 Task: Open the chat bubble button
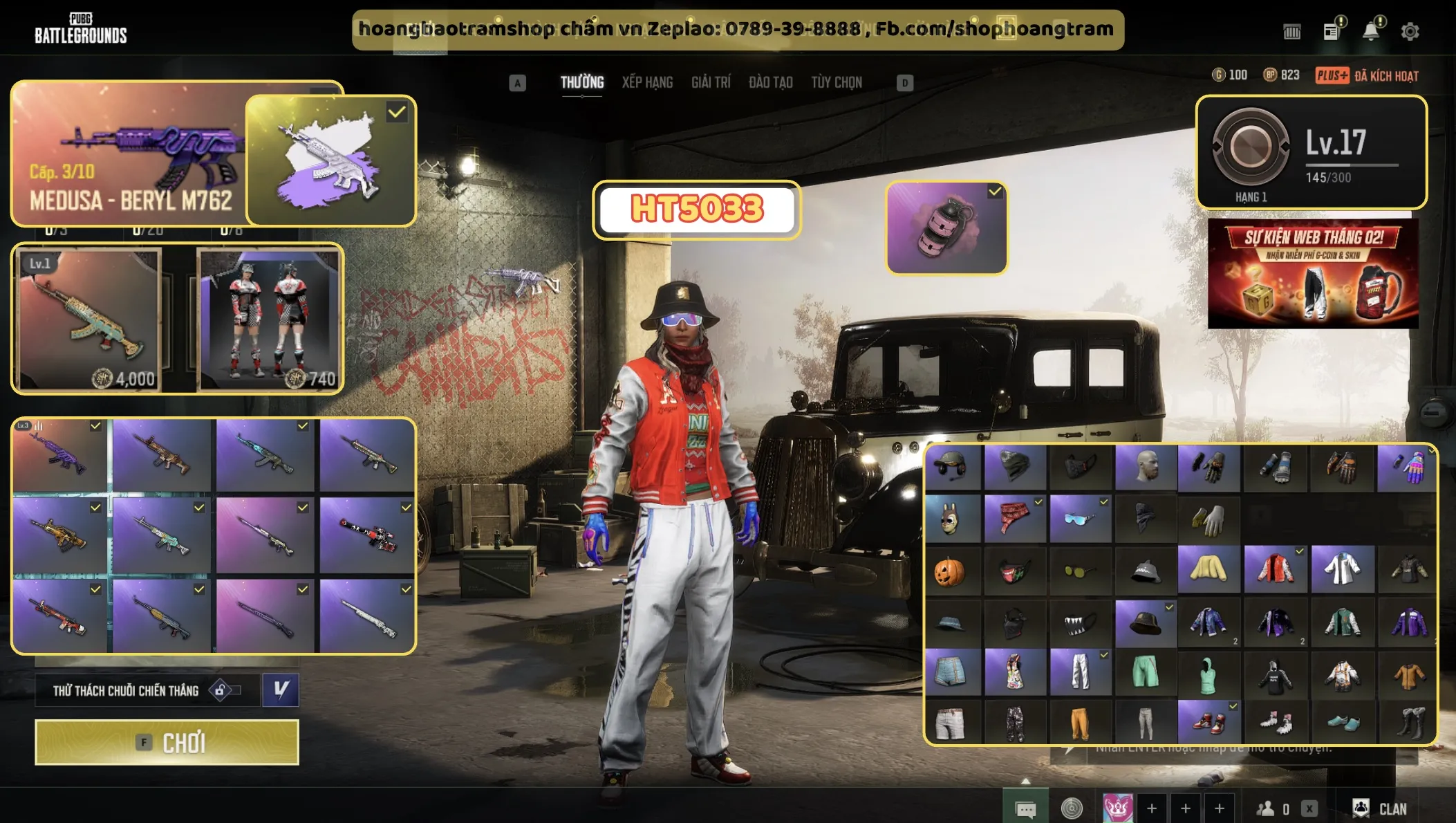click(1025, 808)
